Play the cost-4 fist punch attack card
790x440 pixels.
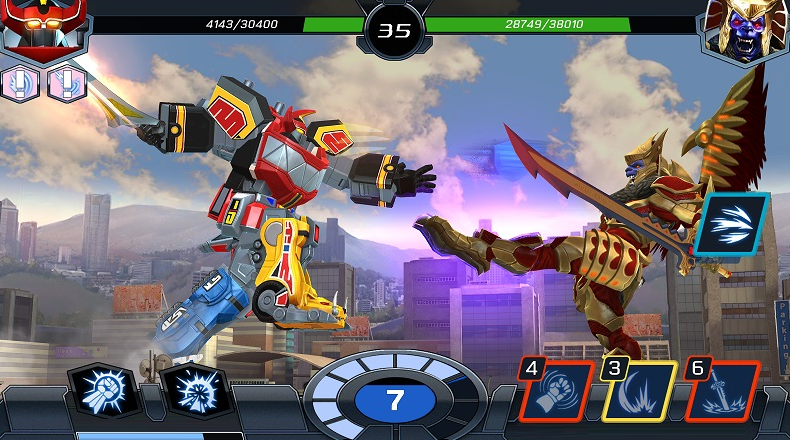(558, 391)
